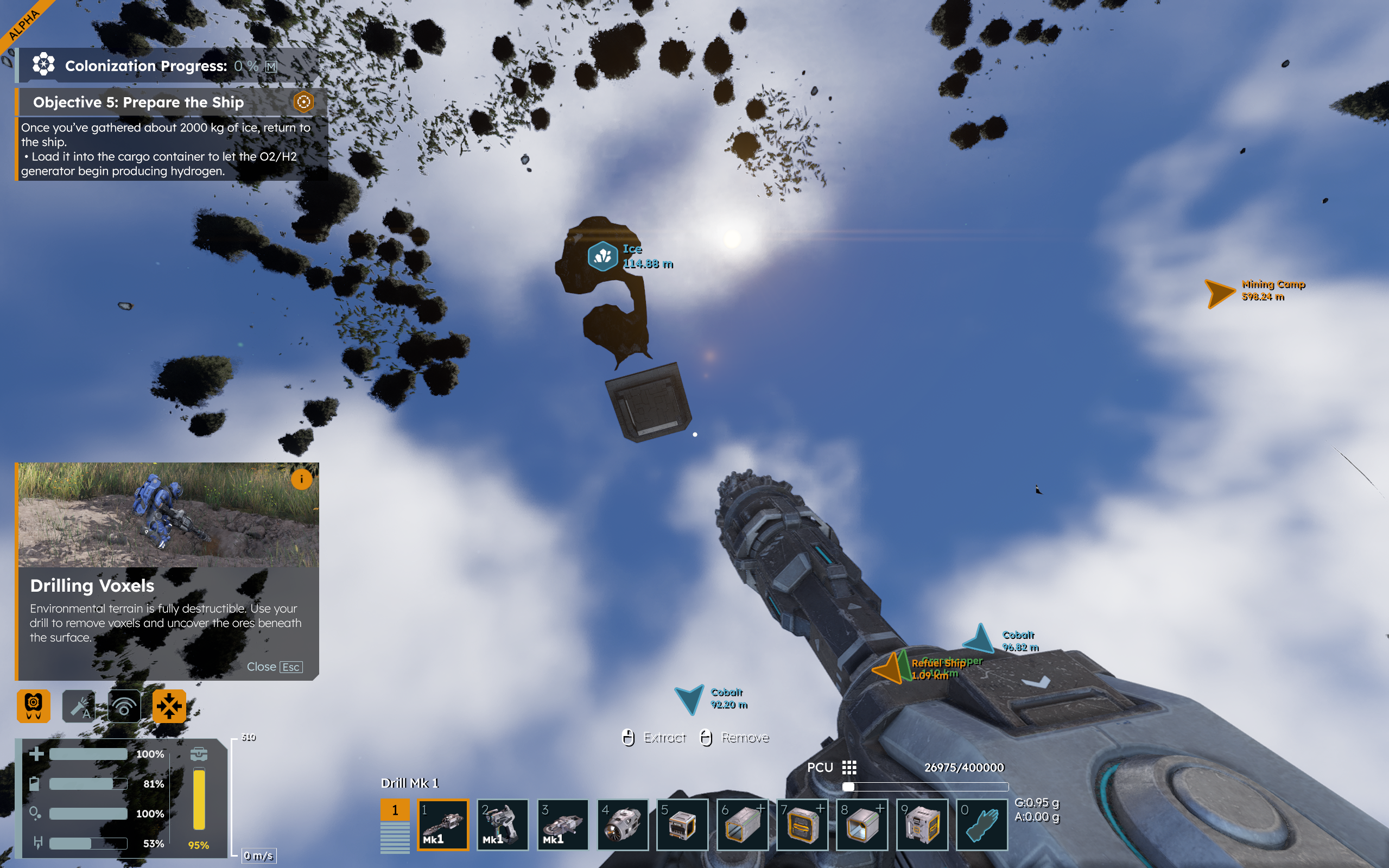The image size is (1389, 868).
Task: Select the grinder Mk1 hotbar slot
Action: [562, 825]
